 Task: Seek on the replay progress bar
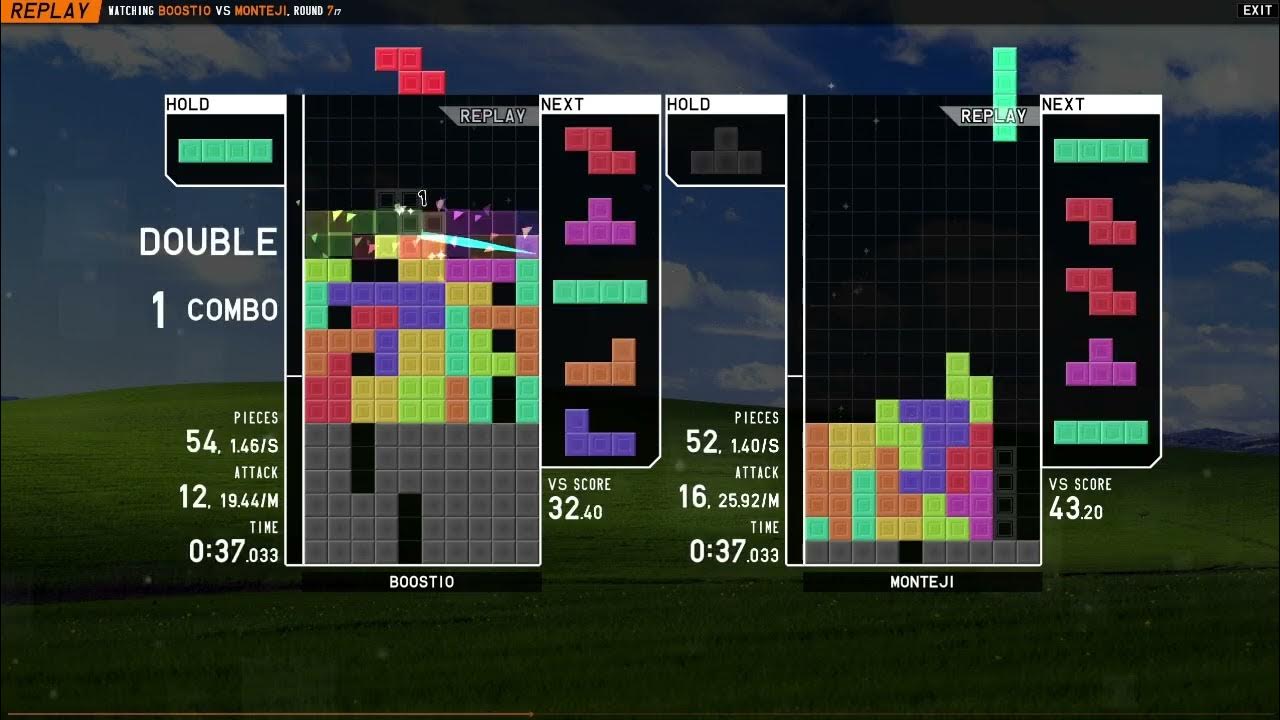(640, 714)
